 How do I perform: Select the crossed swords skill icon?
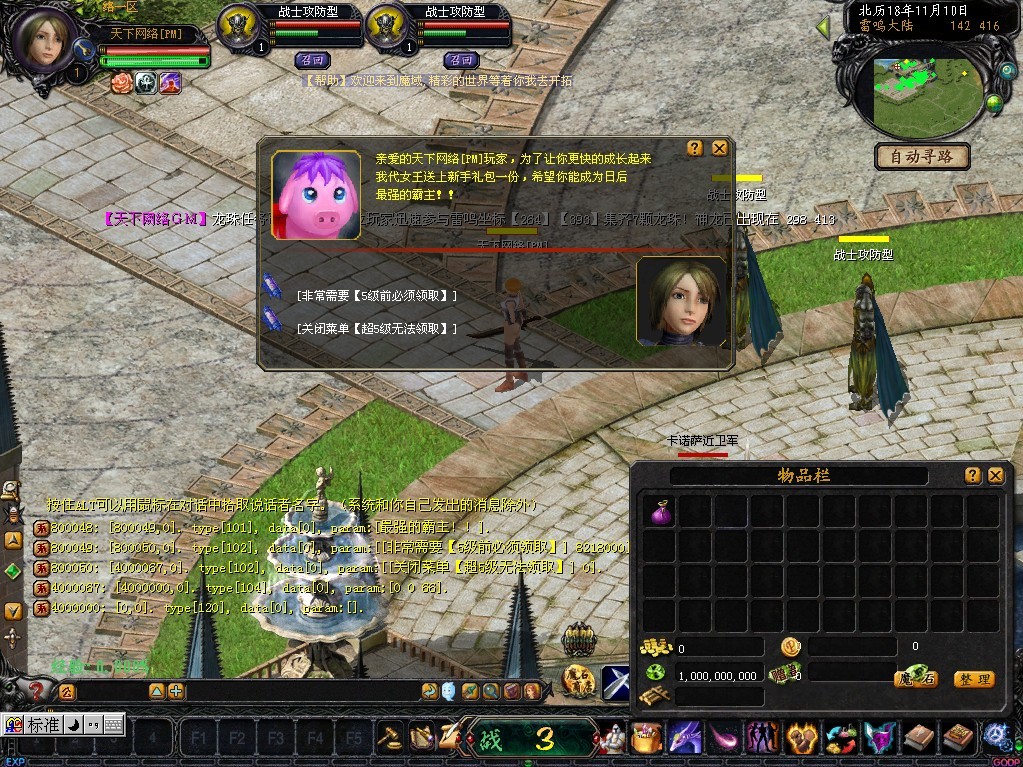point(615,681)
